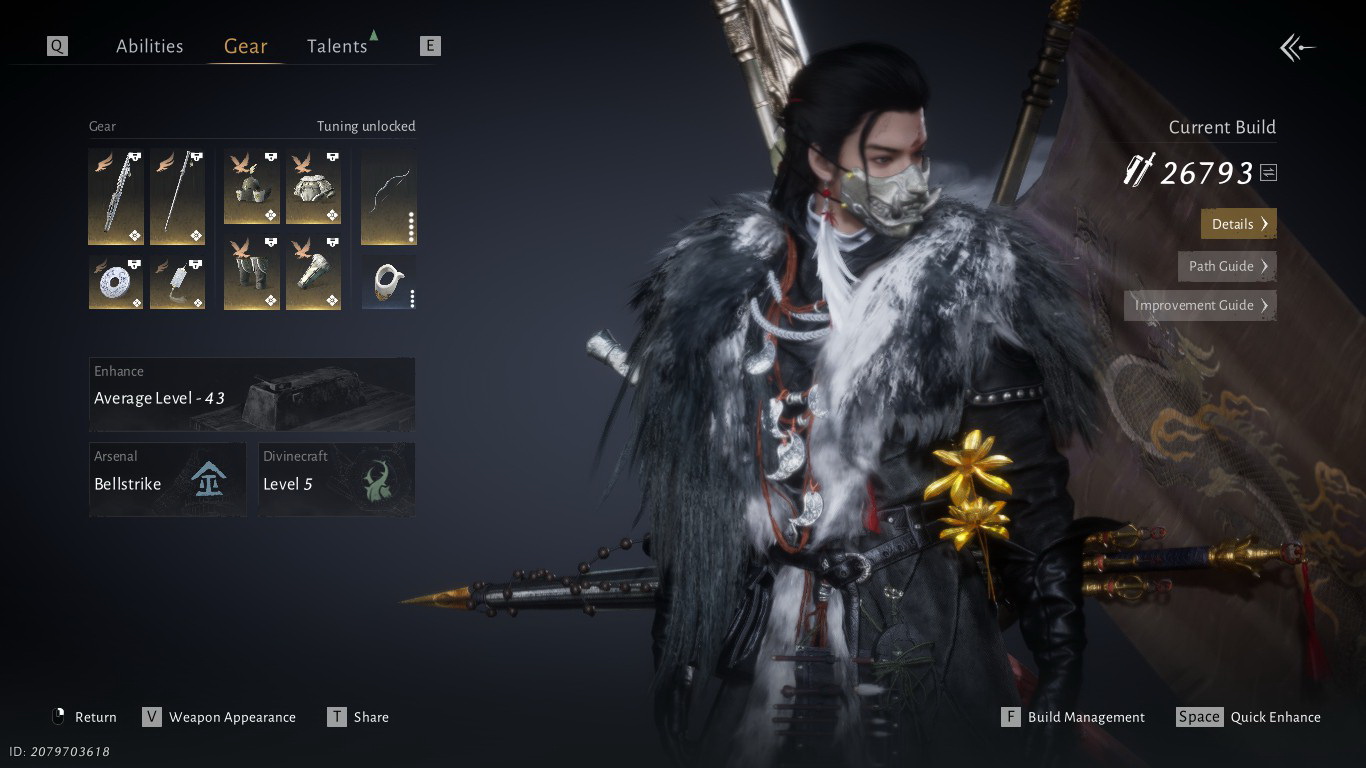
Task: Open the Enhance average level panel
Action: (x=252, y=394)
